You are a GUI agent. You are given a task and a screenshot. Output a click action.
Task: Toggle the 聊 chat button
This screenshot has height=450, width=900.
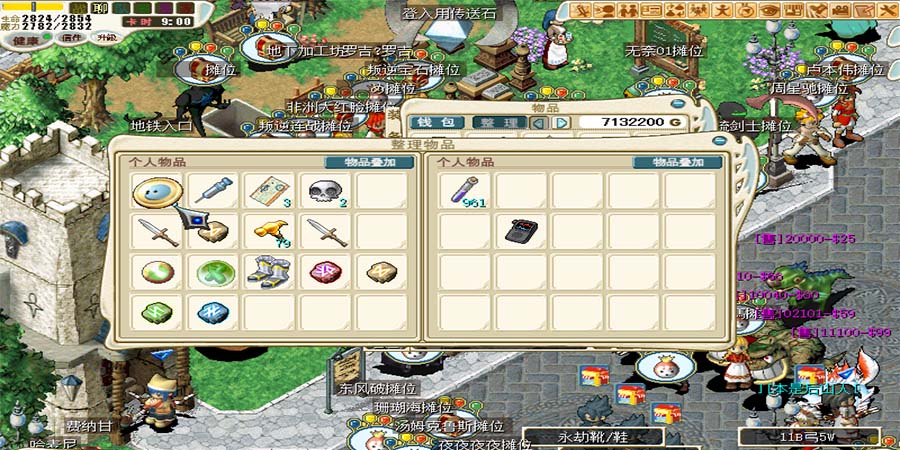101,8
